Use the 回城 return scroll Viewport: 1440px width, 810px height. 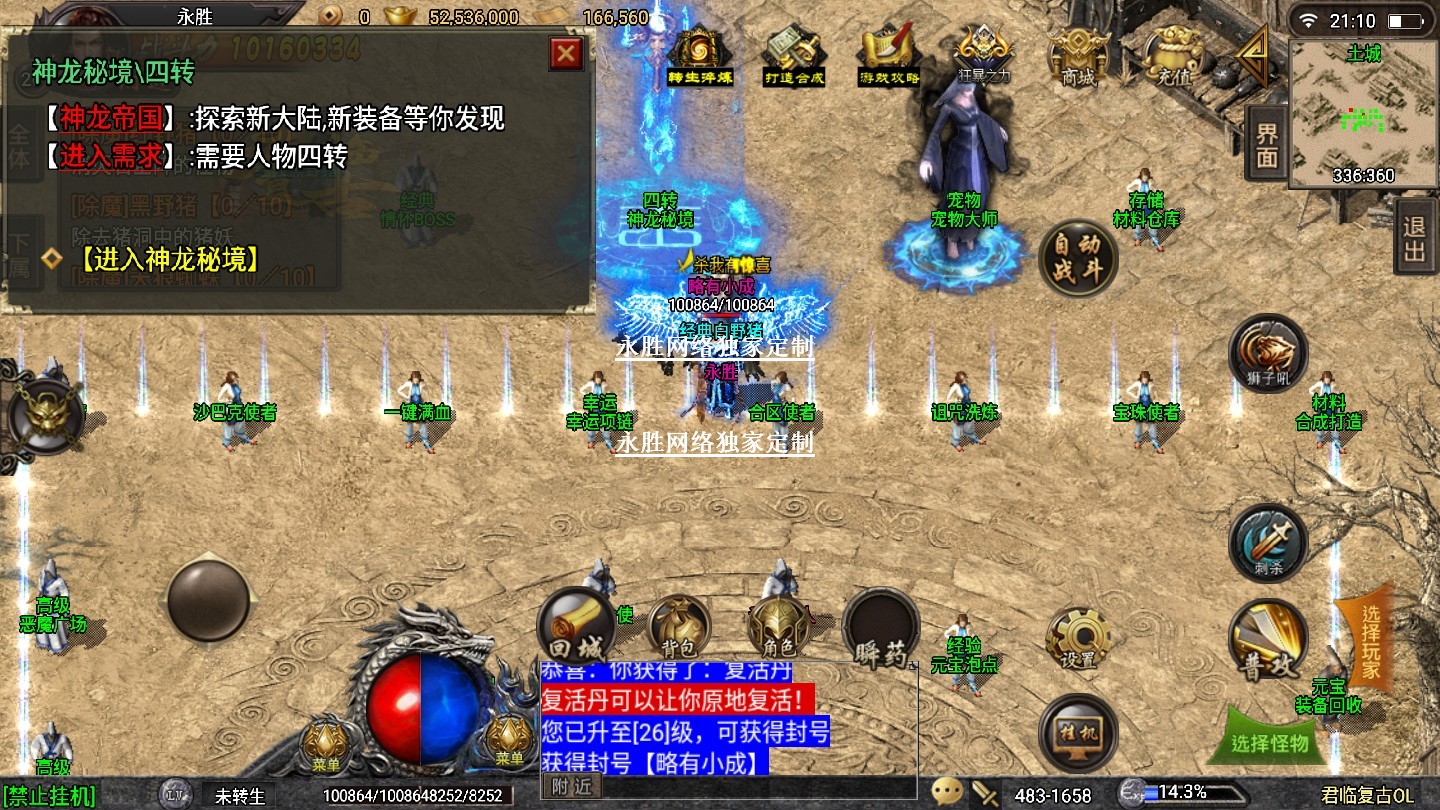pos(575,625)
